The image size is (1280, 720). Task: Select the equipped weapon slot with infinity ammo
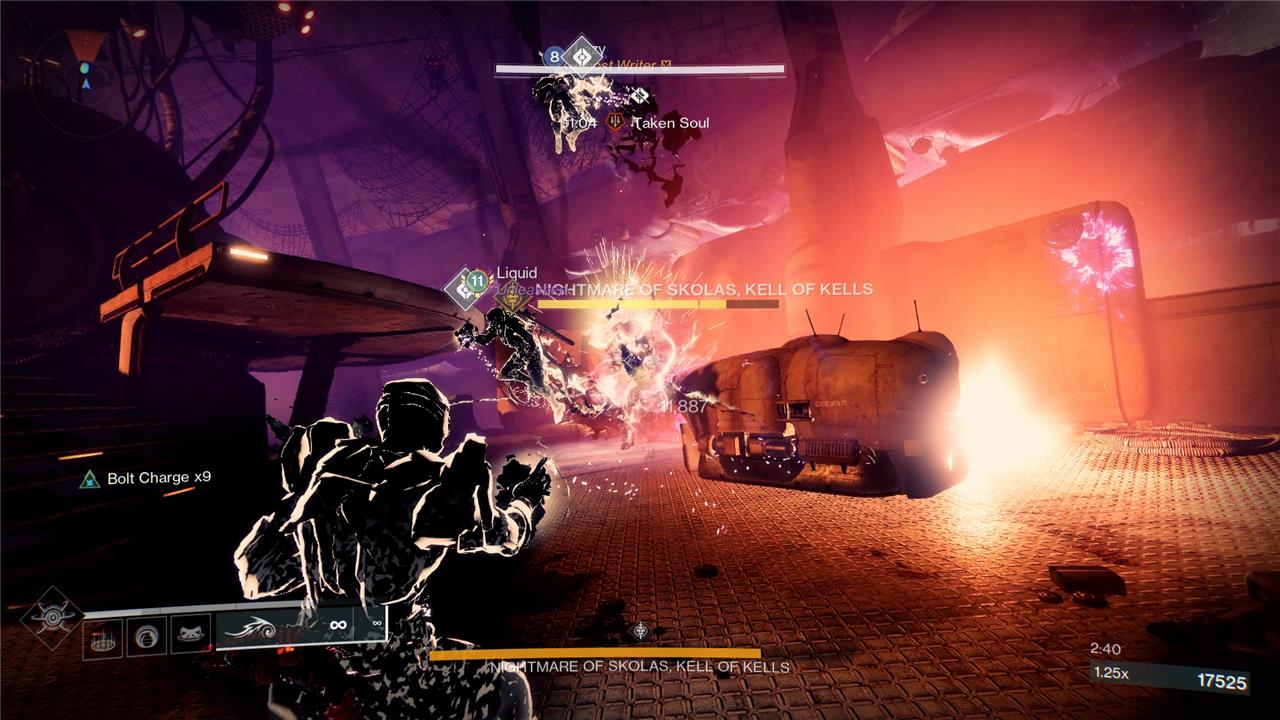(301, 628)
